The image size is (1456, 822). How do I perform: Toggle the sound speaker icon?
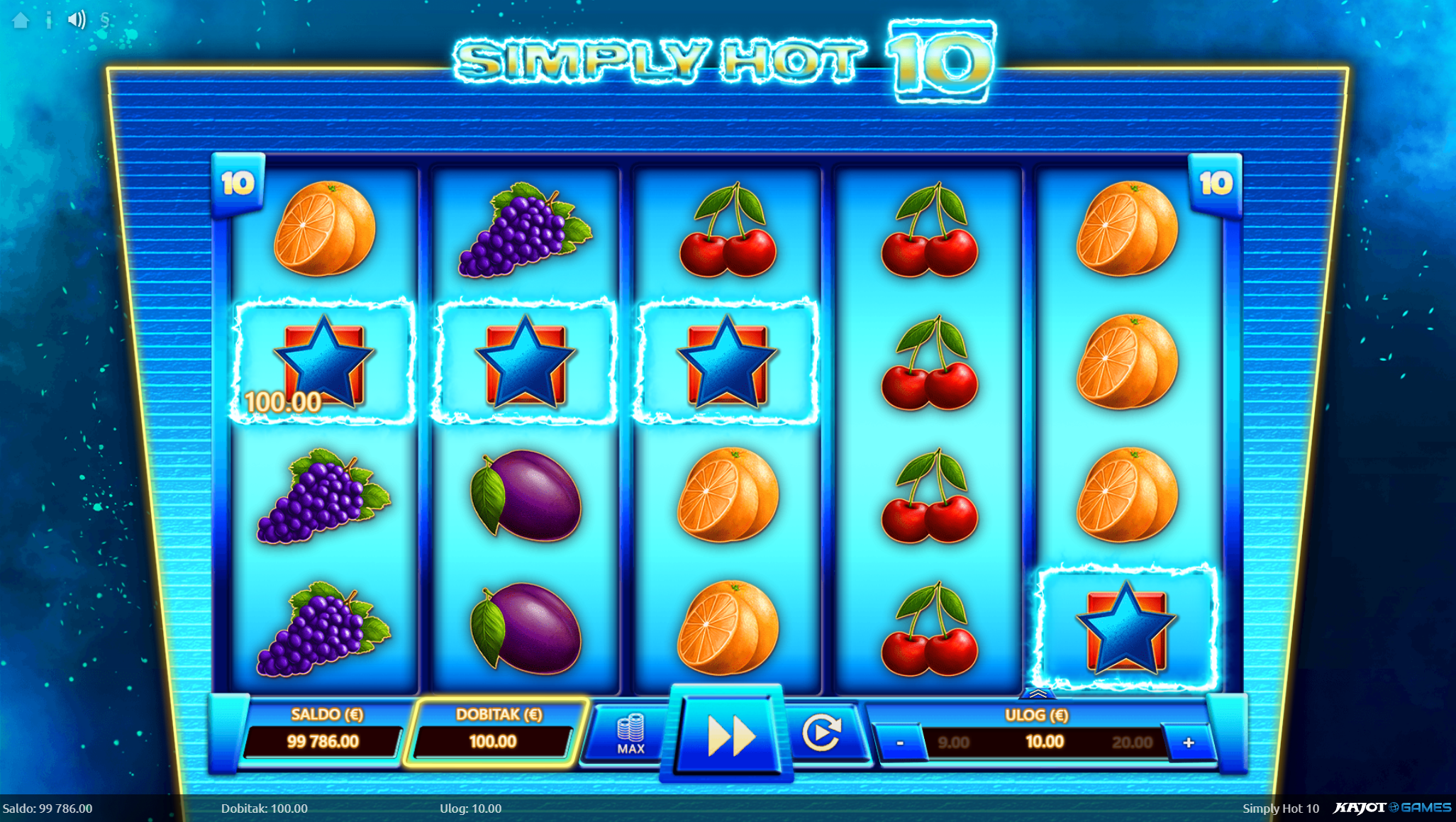tap(77, 20)
